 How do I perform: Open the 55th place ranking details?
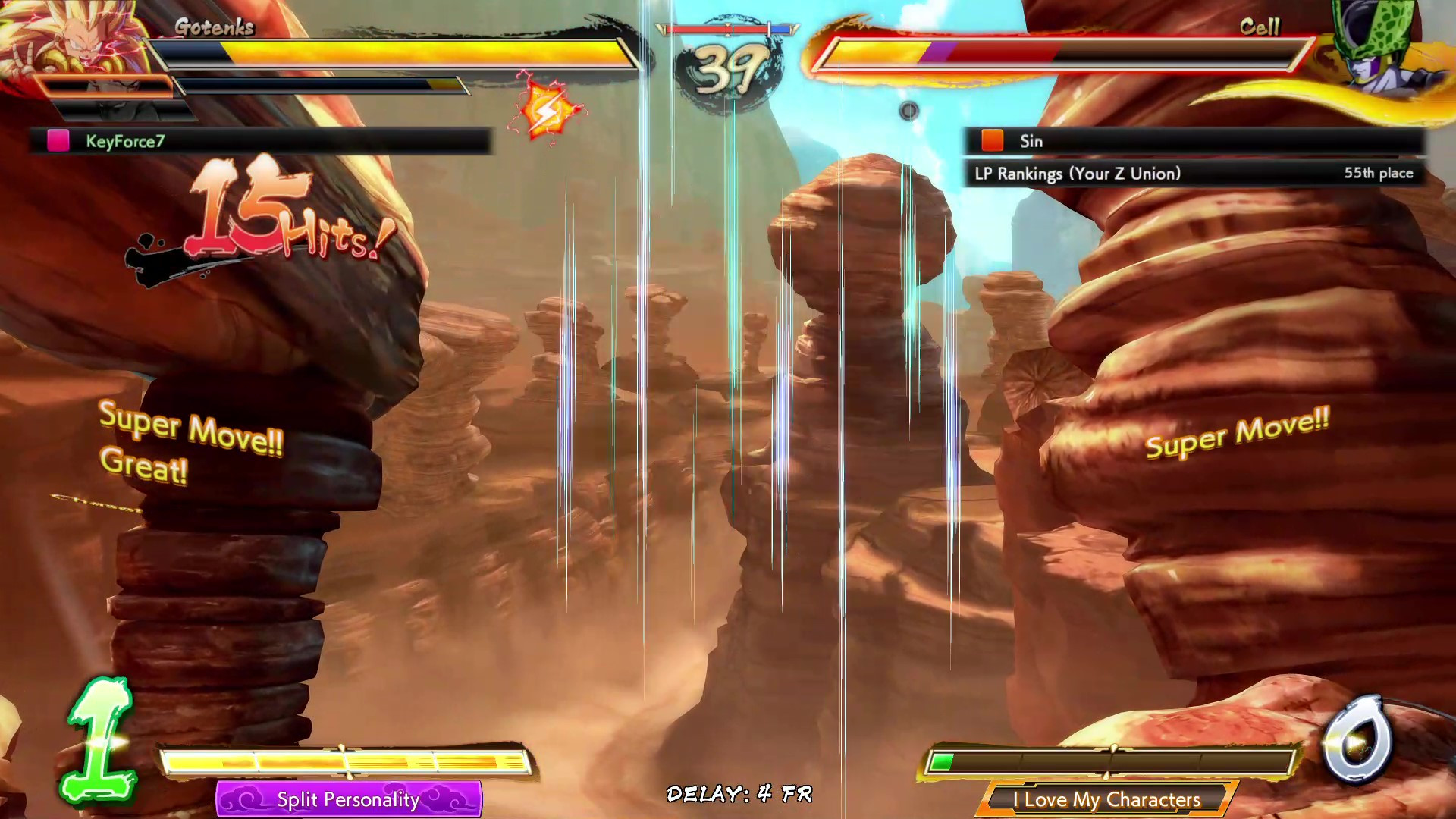[1378, 173]
